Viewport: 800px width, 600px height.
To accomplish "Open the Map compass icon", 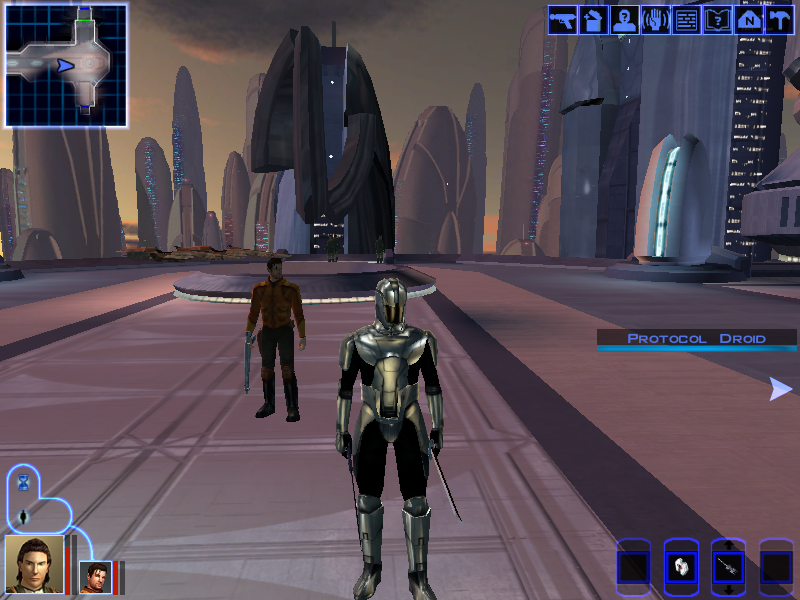I will pos(748,20).
